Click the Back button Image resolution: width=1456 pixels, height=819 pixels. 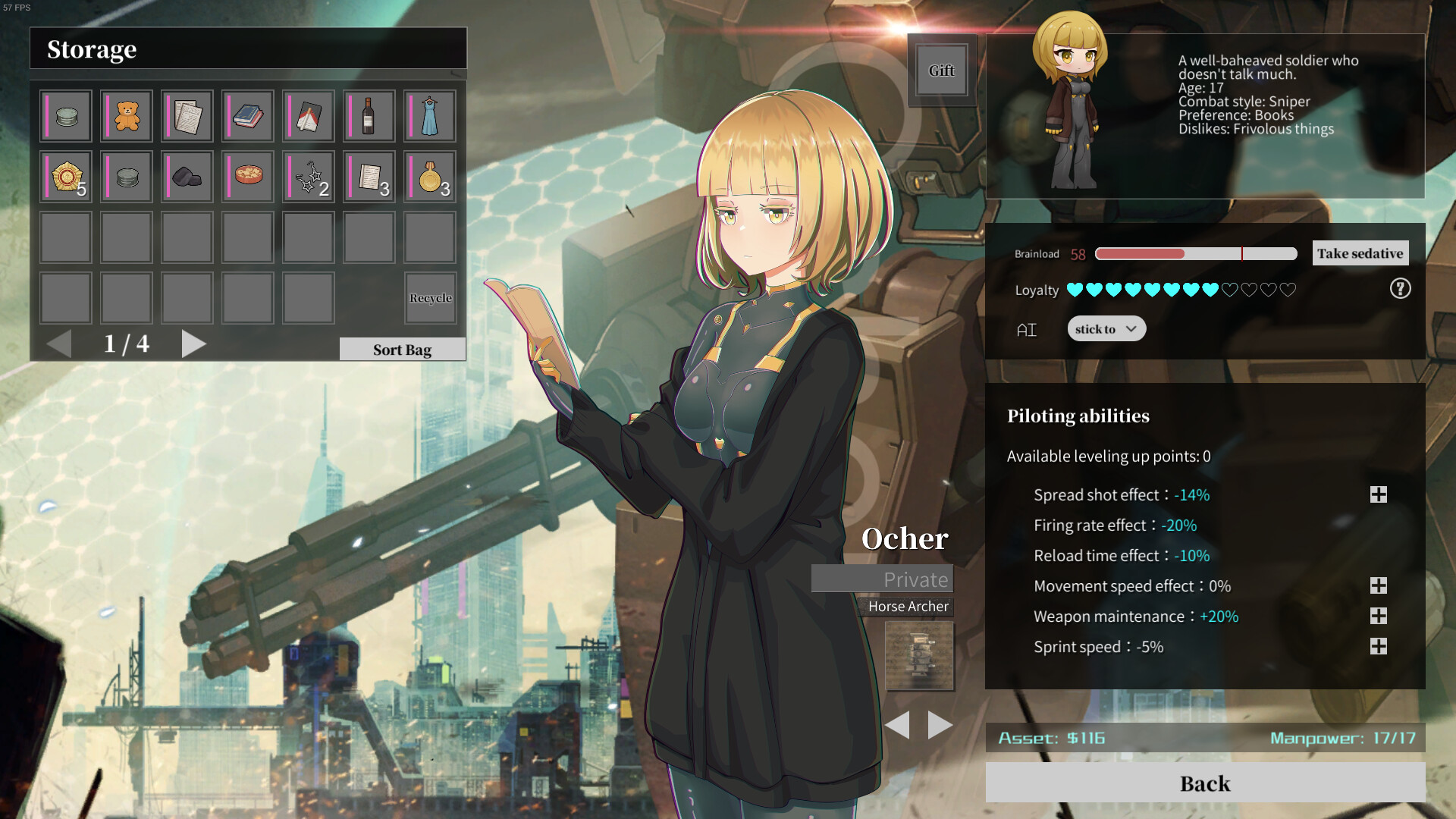(x=1204, y=783)
